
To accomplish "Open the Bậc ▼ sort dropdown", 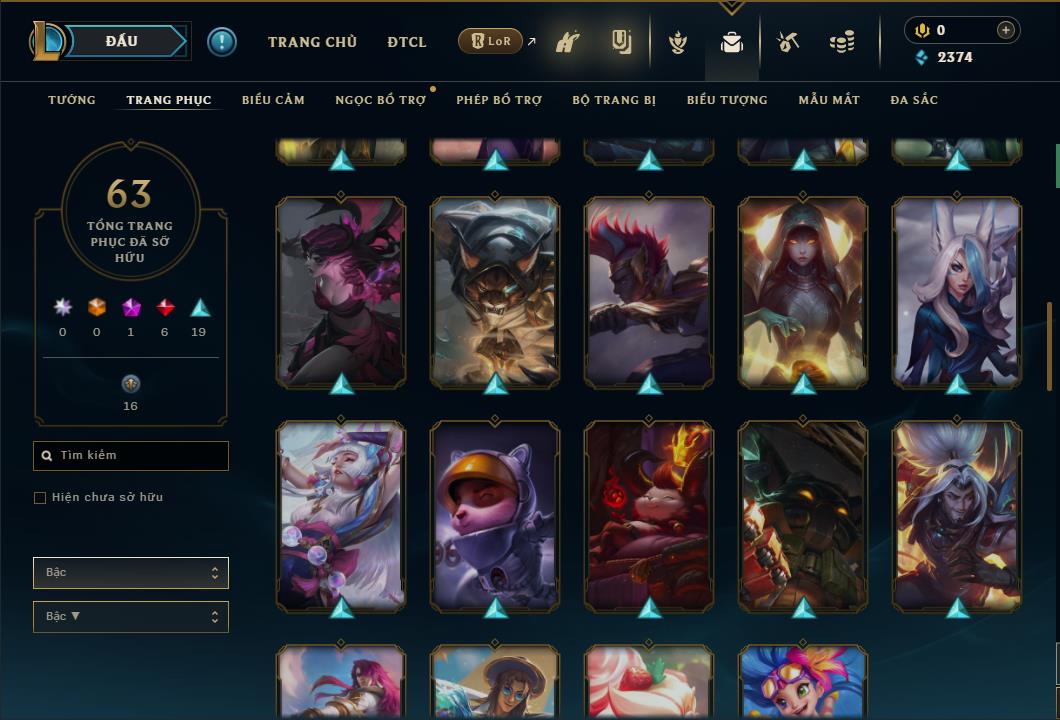I will click(131, 617).
